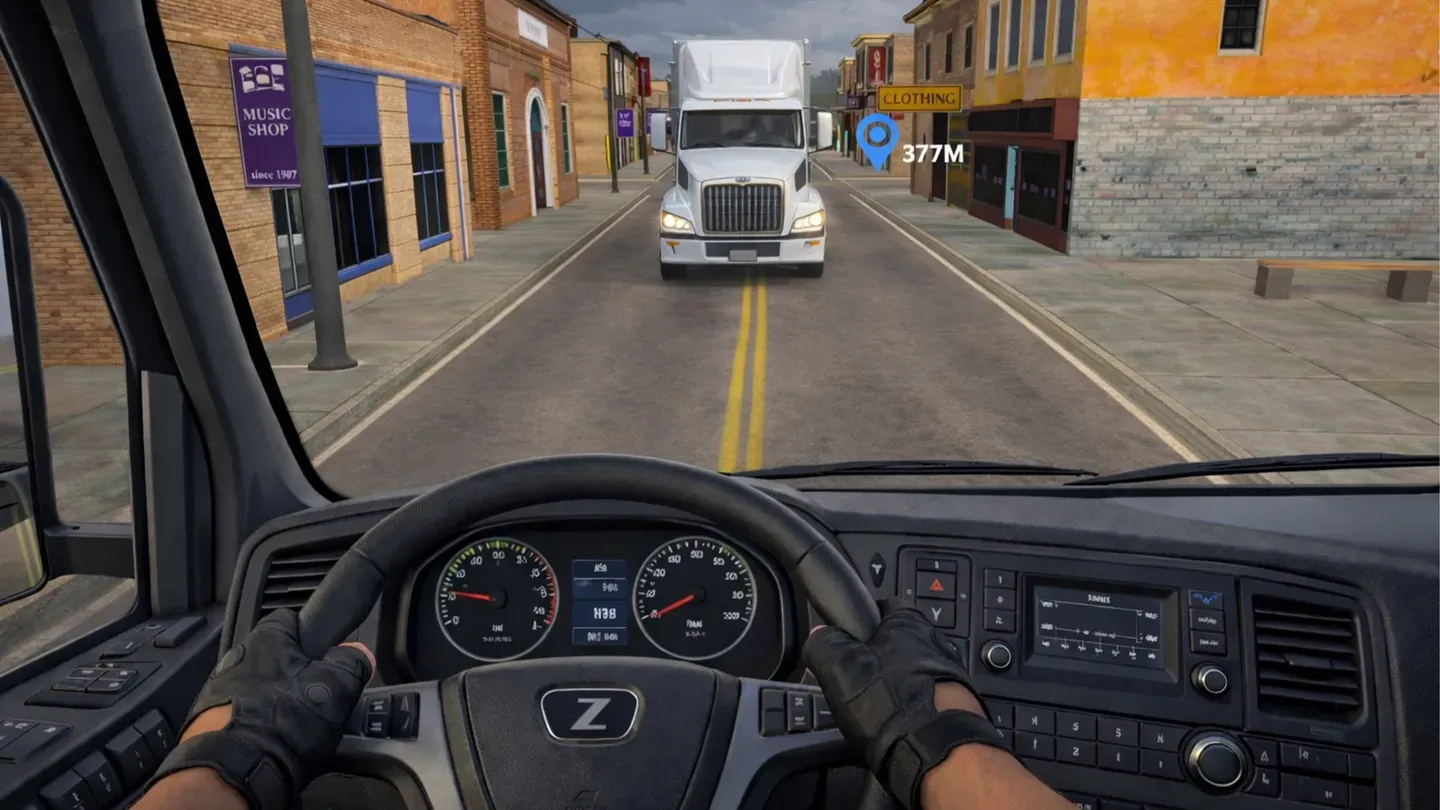Select the CLOTHING shop sign

(x=919, y=98)
